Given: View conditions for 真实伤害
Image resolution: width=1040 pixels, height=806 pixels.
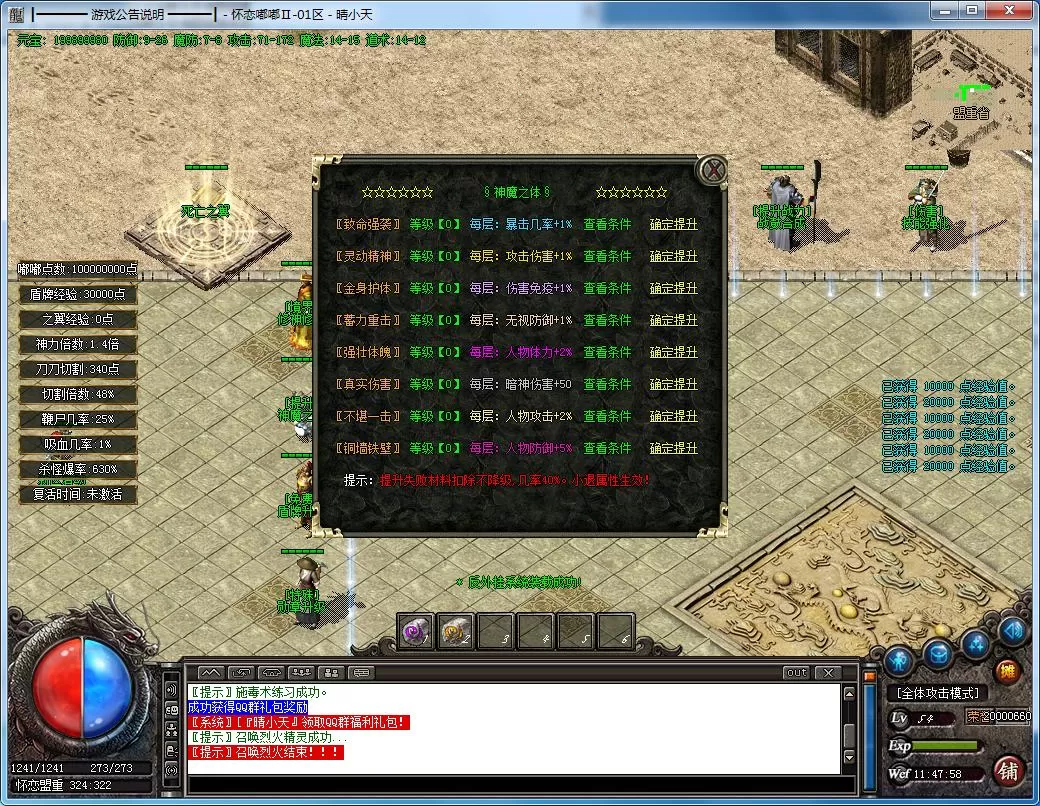Looking at the screenshot, I should click(608, 384).
